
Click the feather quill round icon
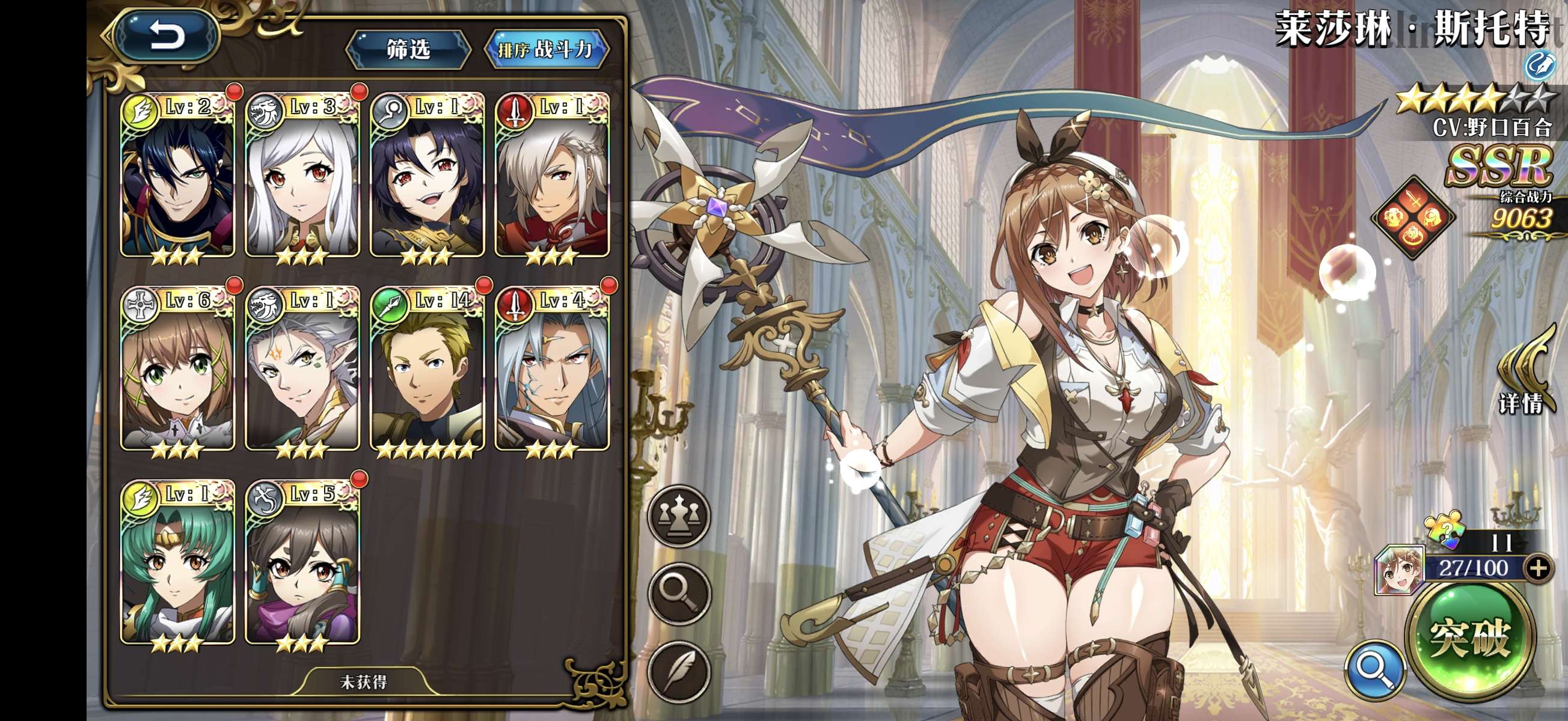pyautogui.click(x=679, y=671)
